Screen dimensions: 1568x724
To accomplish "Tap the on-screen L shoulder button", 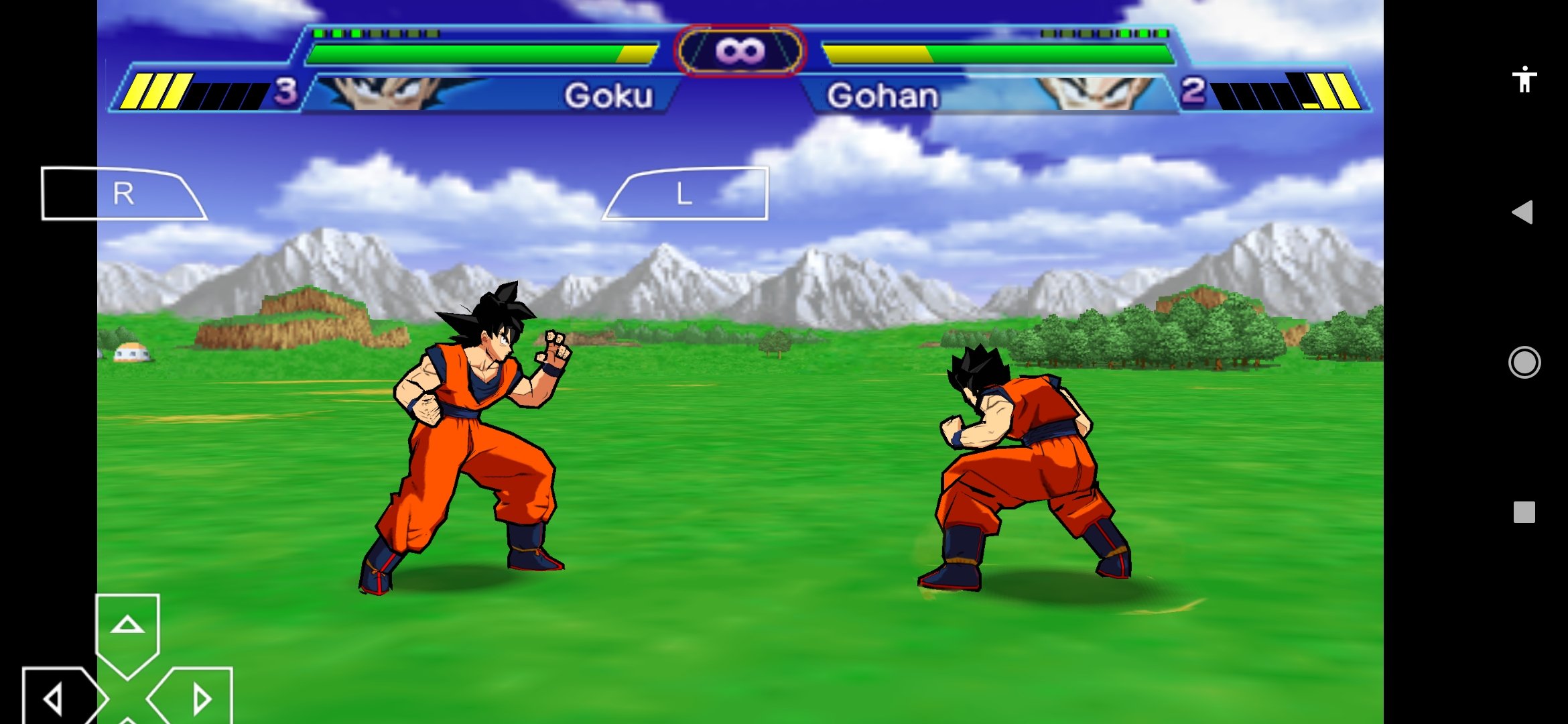I will (685, 194).
